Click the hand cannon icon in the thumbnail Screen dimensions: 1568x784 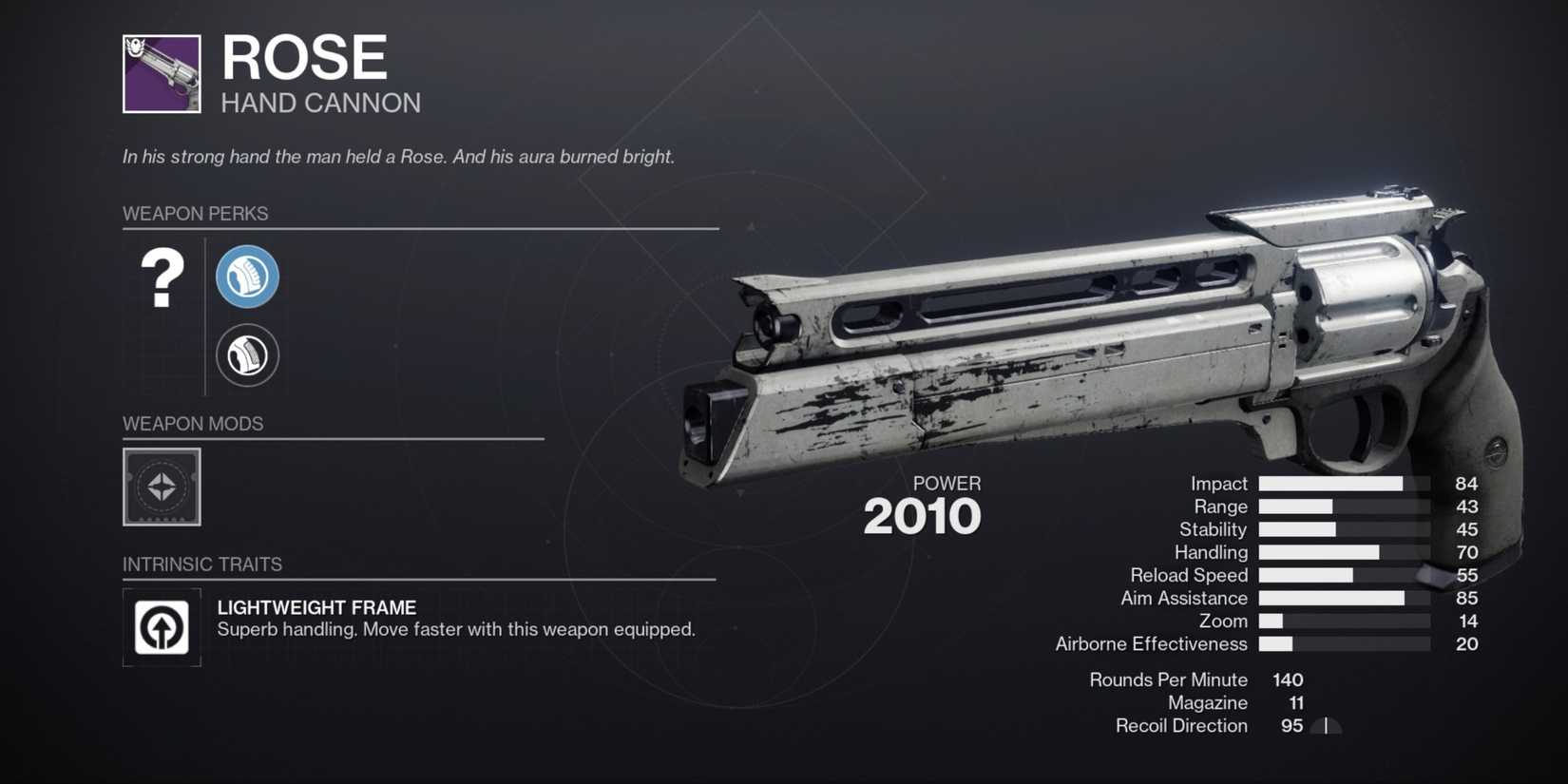tap(160, 74)
